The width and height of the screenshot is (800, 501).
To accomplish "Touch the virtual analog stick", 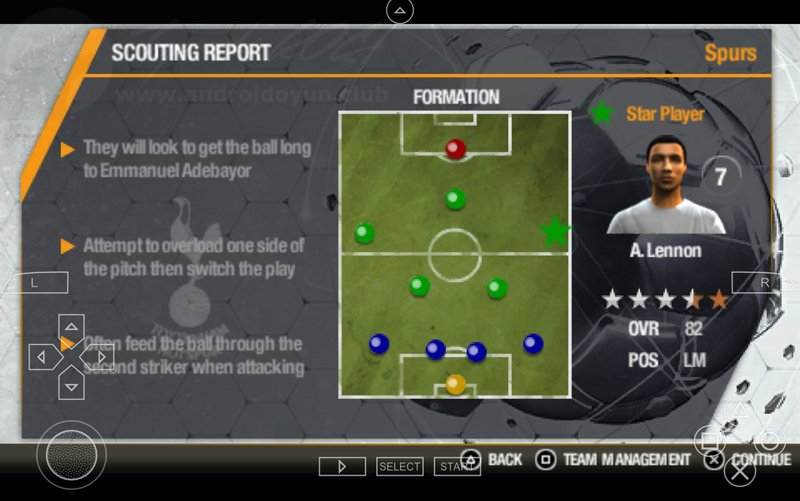I will [71, 456].
